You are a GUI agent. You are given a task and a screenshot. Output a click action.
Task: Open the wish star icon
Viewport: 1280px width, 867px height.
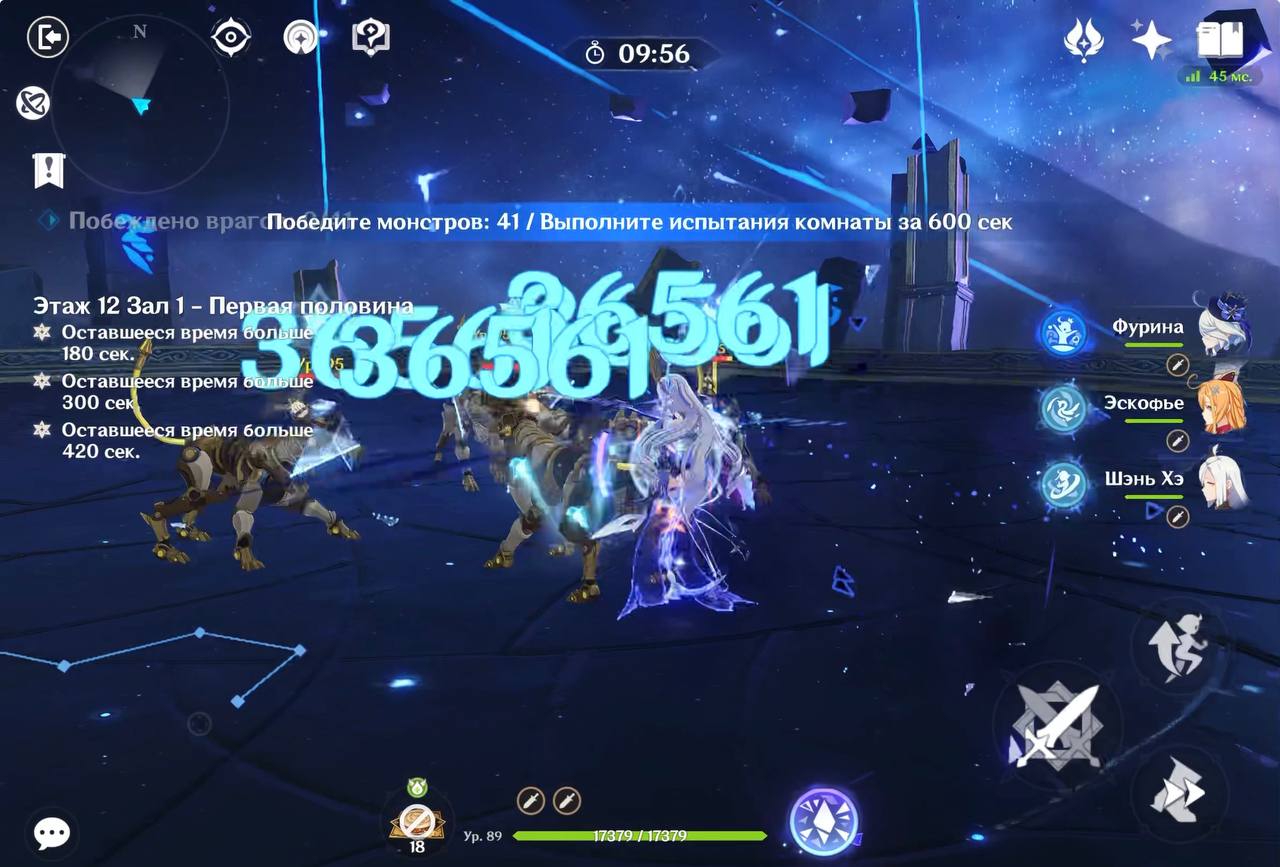pos(1151,40)
